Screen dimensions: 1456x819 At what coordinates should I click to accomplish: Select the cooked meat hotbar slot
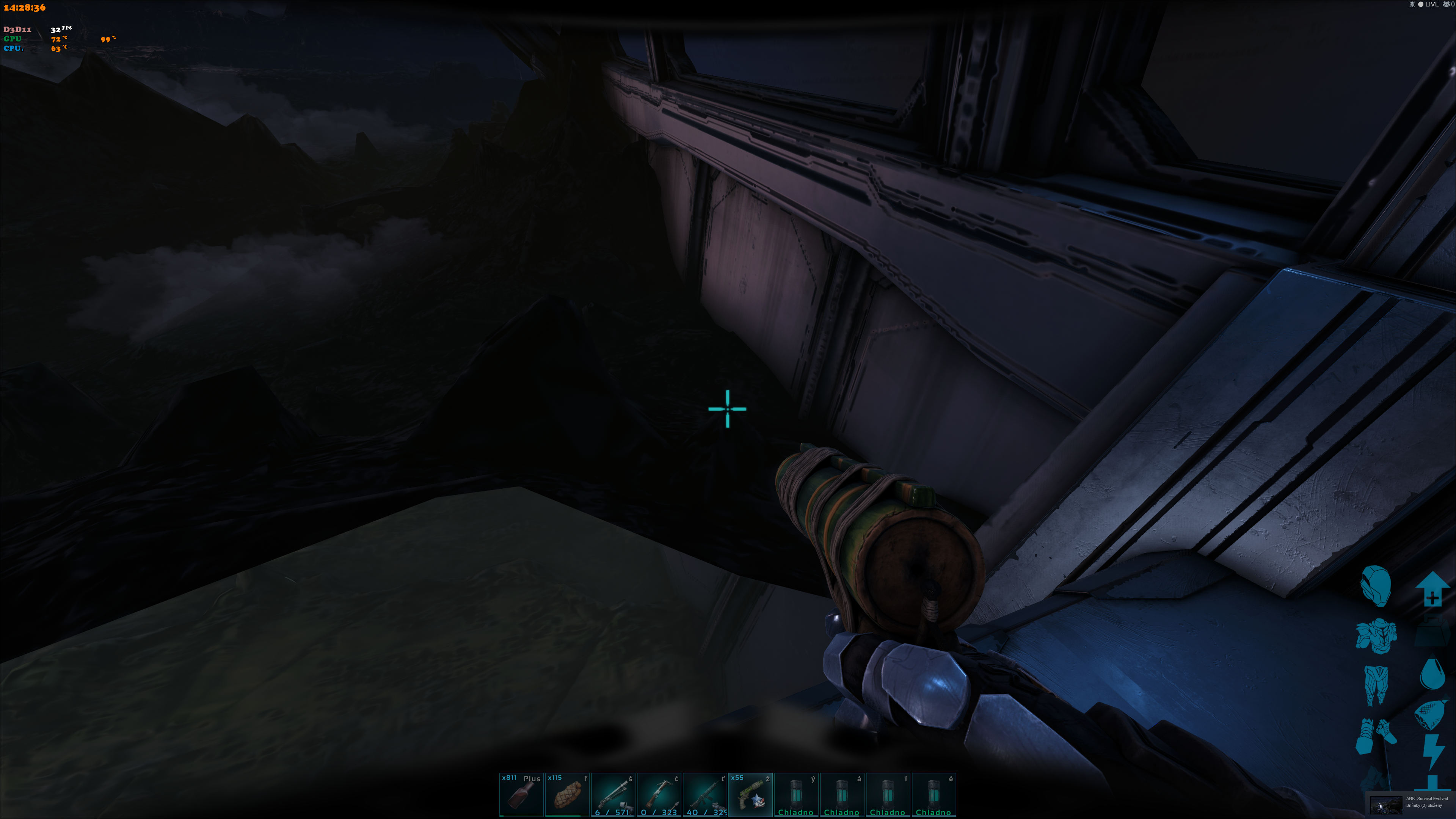click(567, 794)
